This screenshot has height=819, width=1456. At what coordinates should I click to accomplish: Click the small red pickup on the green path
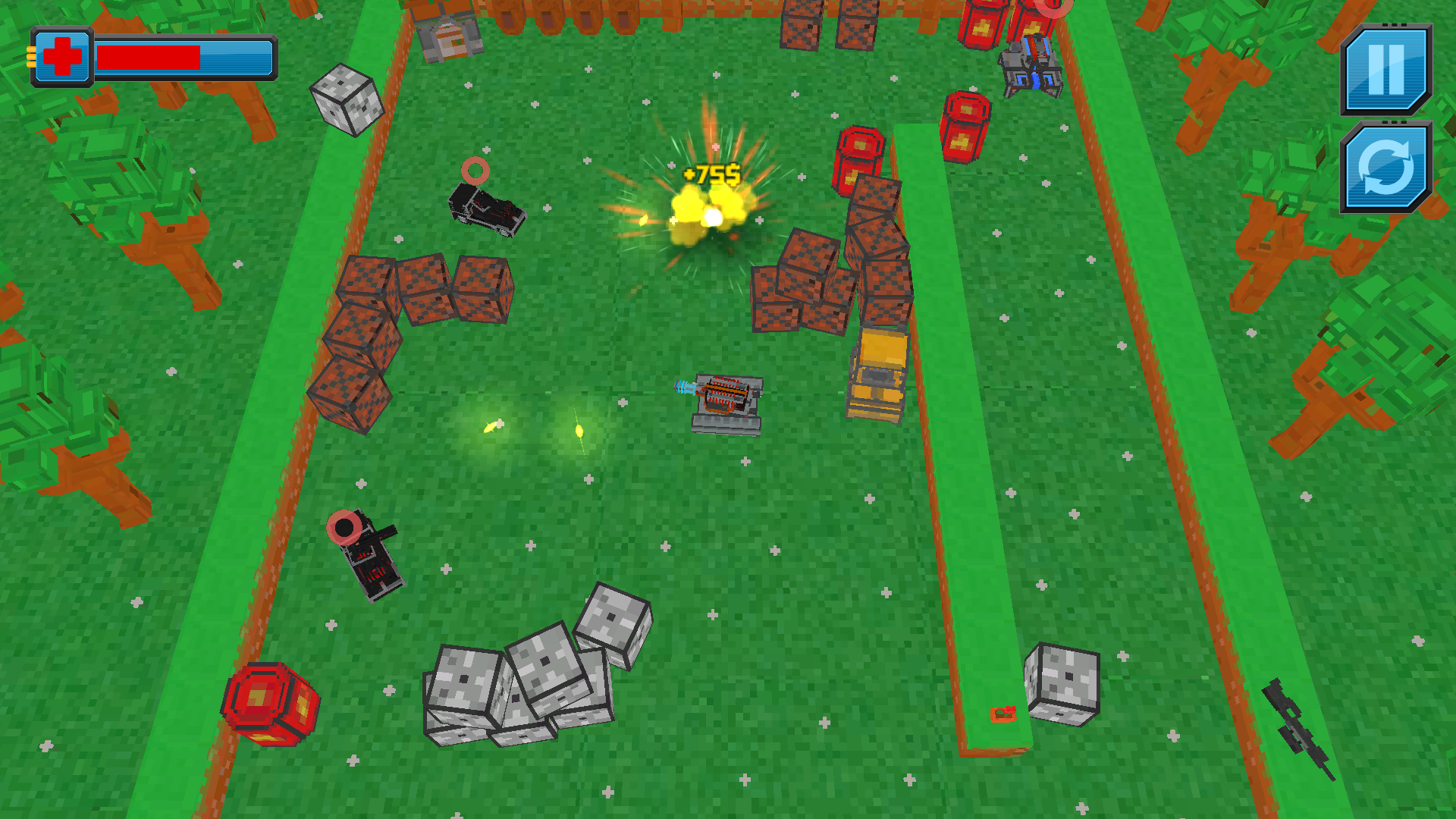point(1003,713)
